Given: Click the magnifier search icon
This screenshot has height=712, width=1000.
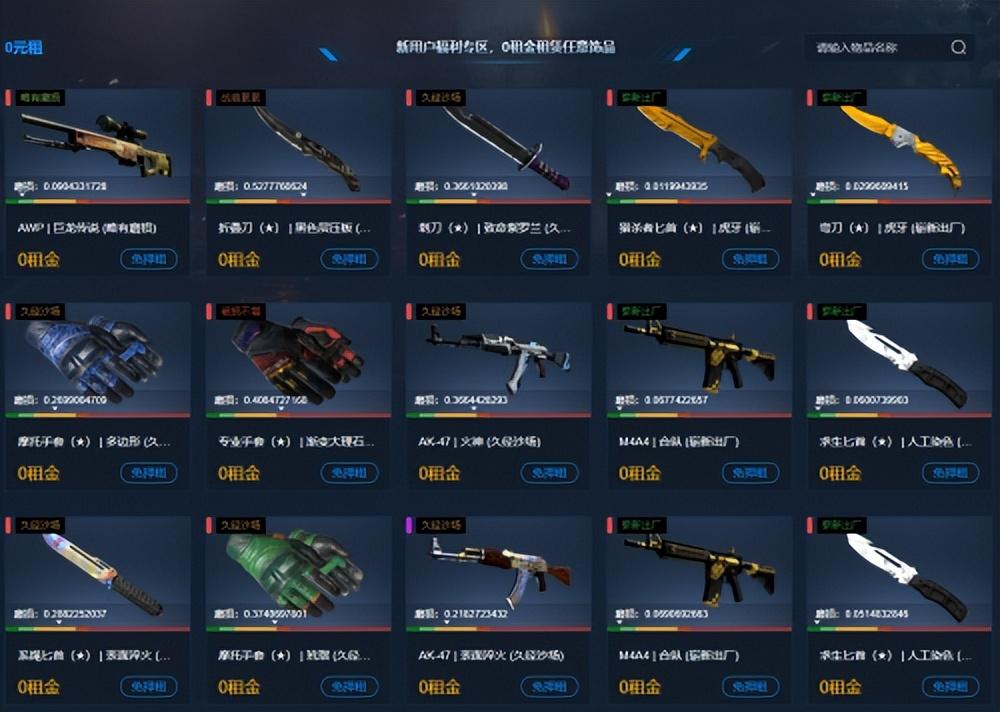Looking at the screenshot, I should click(x=958, y=47).
